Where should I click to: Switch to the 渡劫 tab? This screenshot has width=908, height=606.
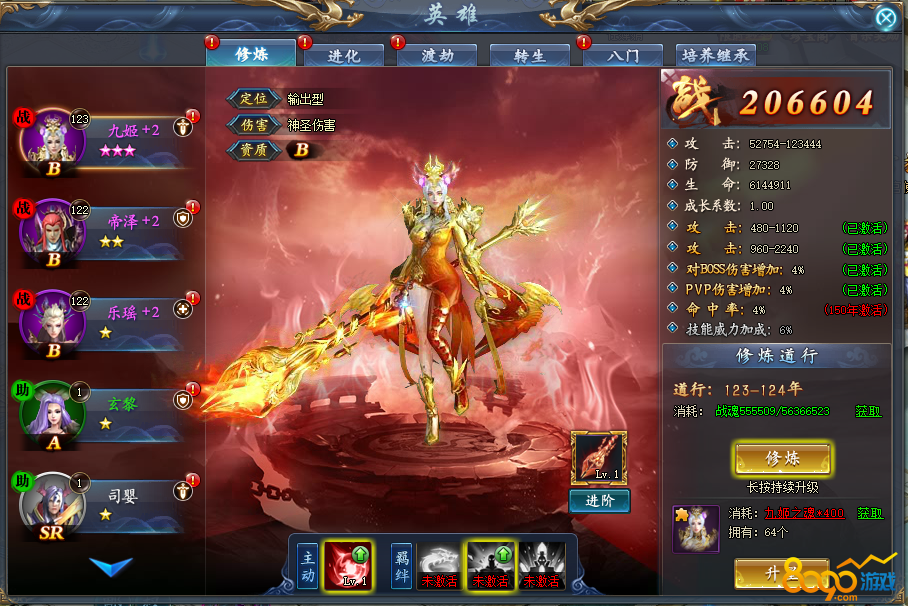coord(435,56)
